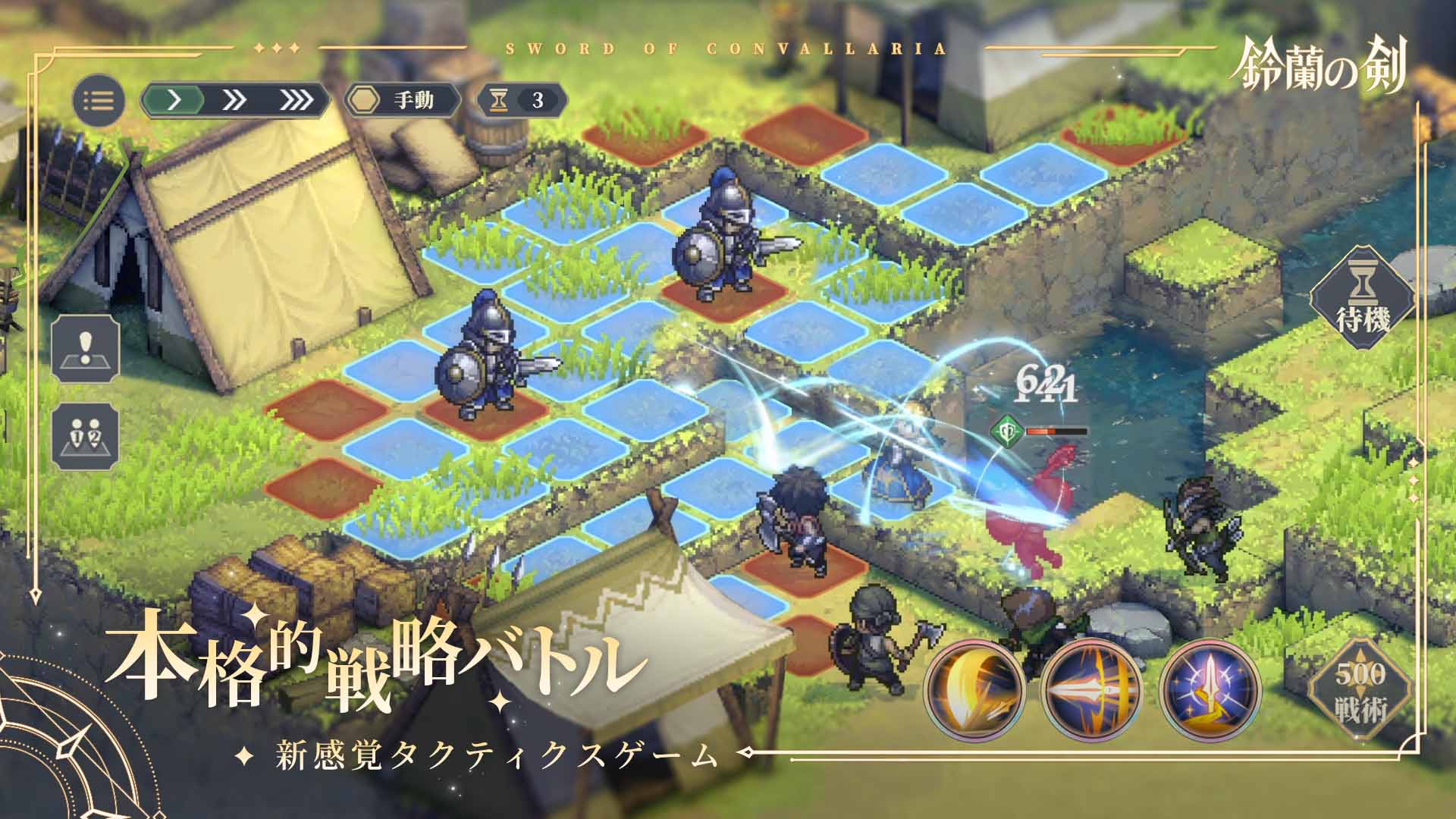Open the in-game hamburger menu
1456x819 pixels.
[98, 99]
